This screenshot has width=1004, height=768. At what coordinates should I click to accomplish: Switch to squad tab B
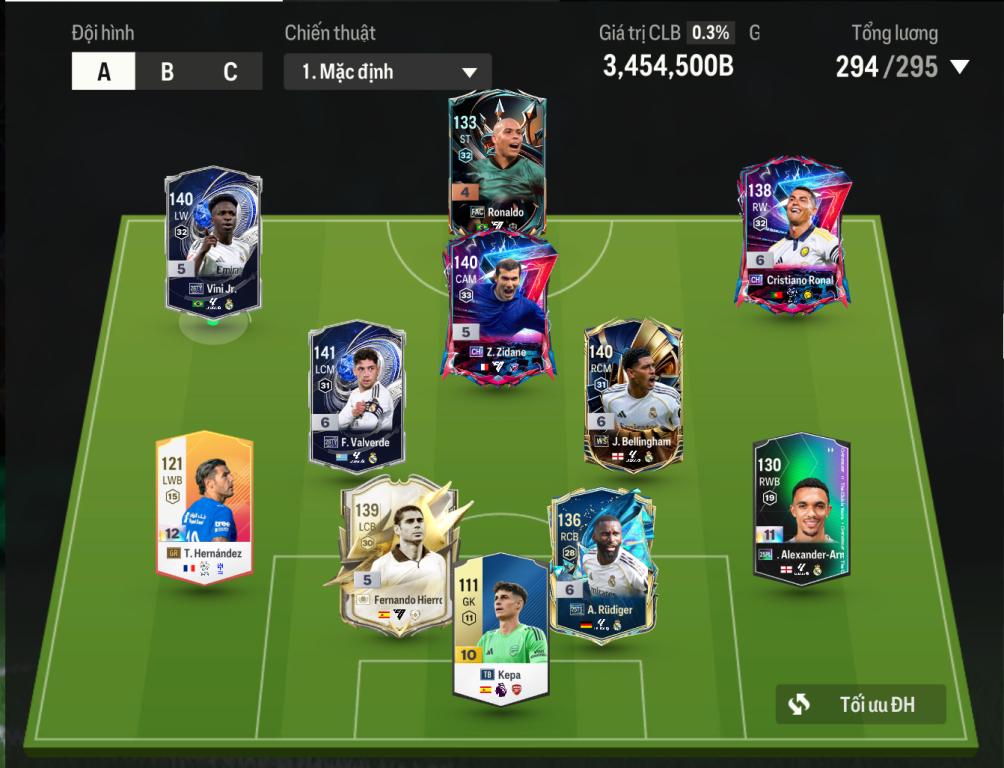167,72
